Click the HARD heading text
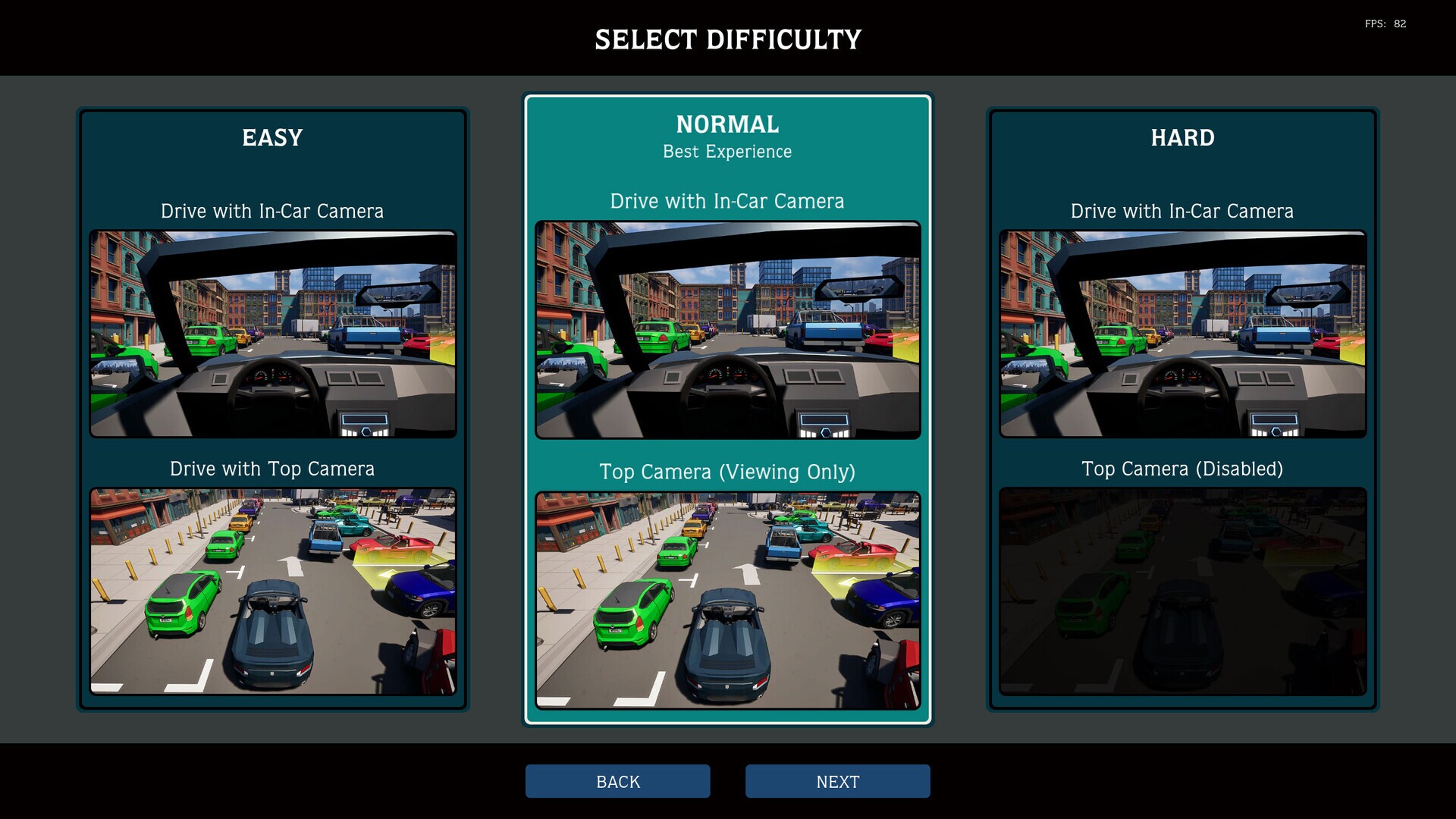This screenshot has height=819, width=1456. (1181, 138)
